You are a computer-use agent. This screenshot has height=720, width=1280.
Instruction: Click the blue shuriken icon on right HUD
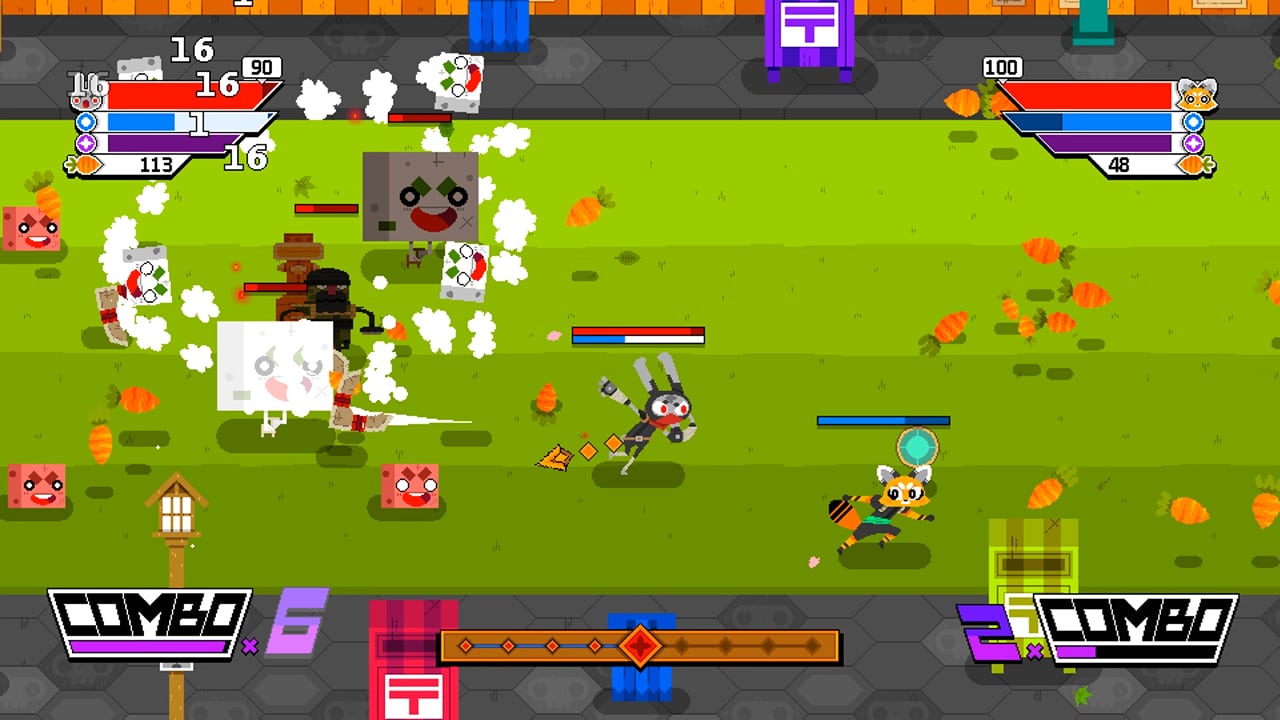click(x=1193, y=122)
